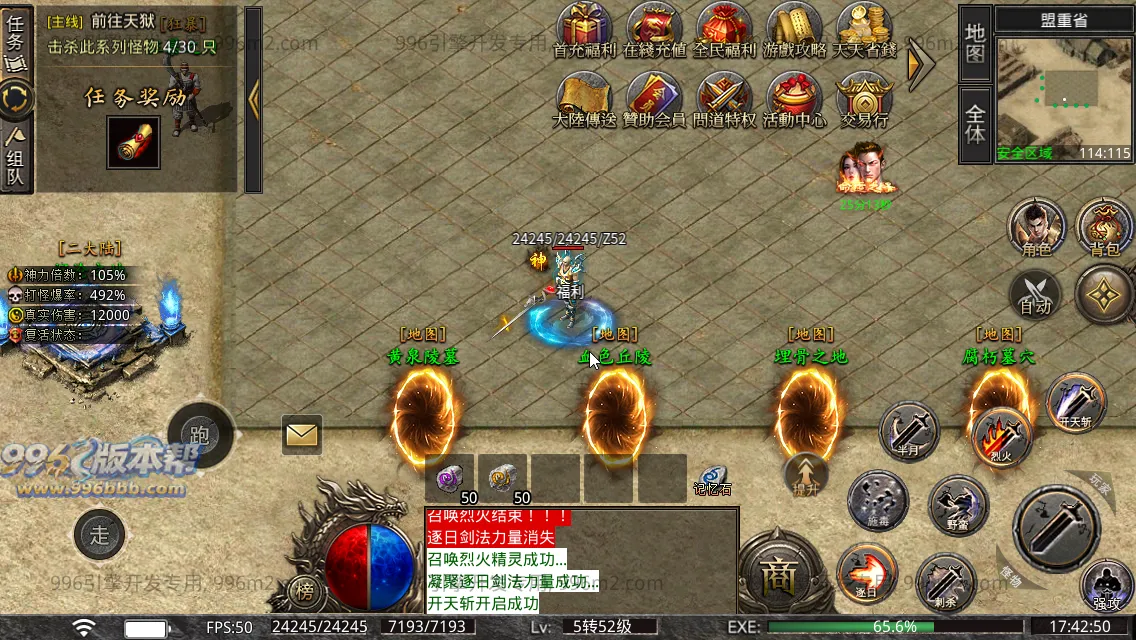Switch to the 地图 map tab
Screen dimensions: 1136x640
click(x=975, y=43)
